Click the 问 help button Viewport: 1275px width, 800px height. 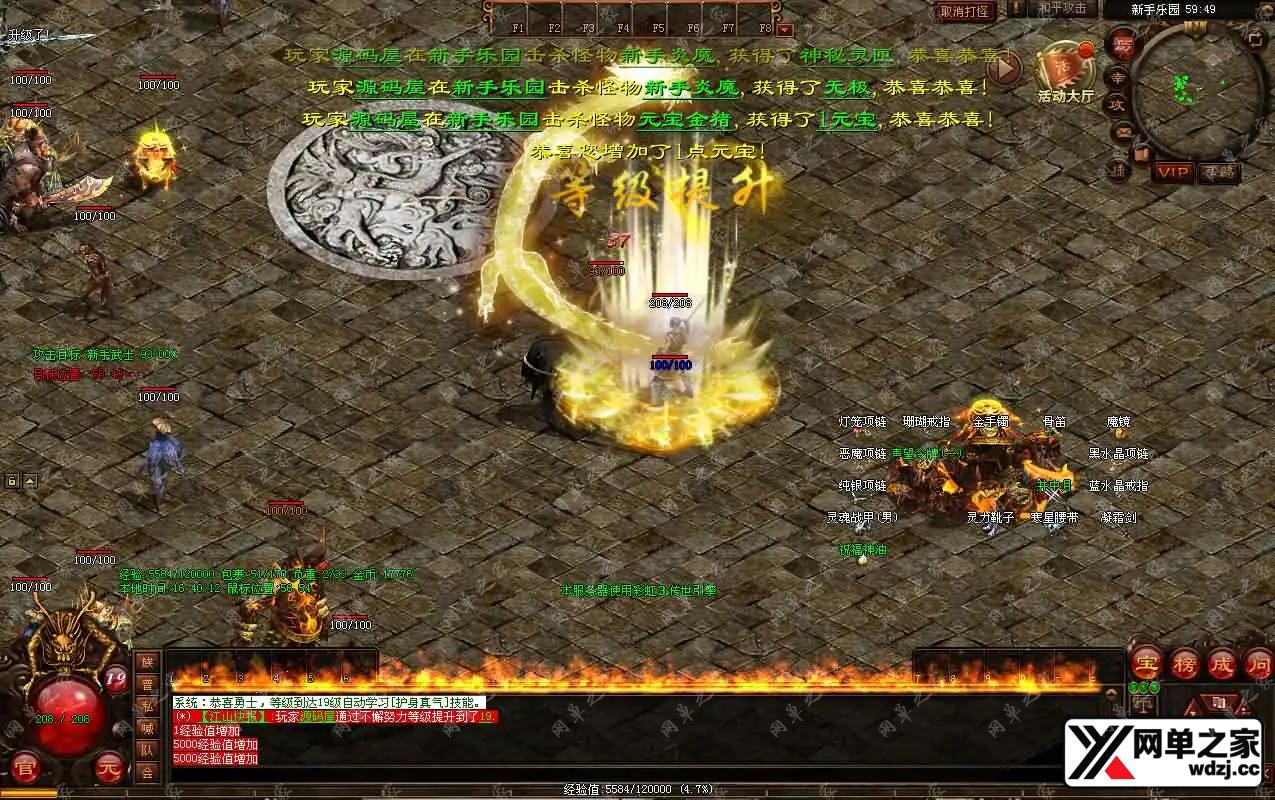pos(1258,663)
